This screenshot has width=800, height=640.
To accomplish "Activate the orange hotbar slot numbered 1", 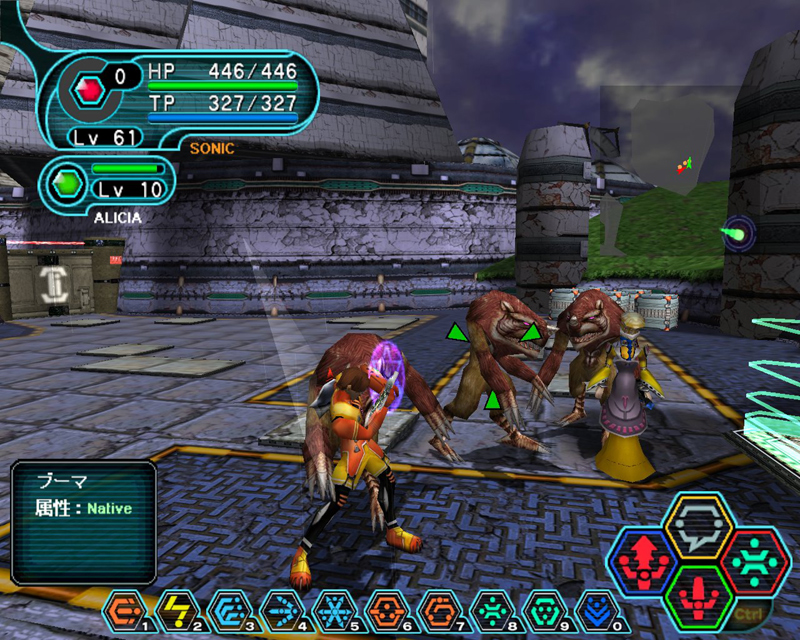I will tap(123, 608).
